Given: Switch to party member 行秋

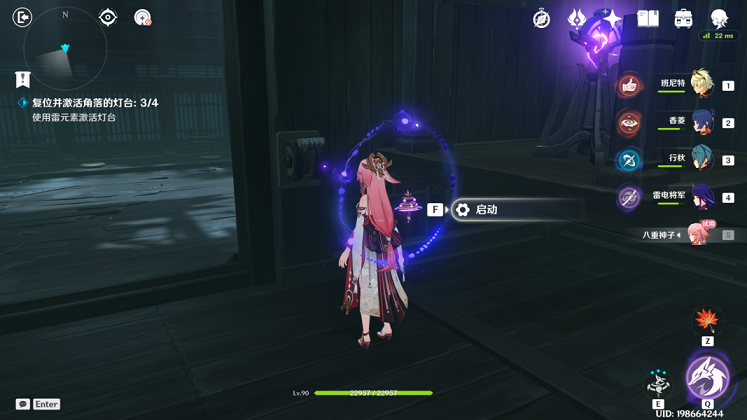Looking at the screenshot, I should point(700,159).
